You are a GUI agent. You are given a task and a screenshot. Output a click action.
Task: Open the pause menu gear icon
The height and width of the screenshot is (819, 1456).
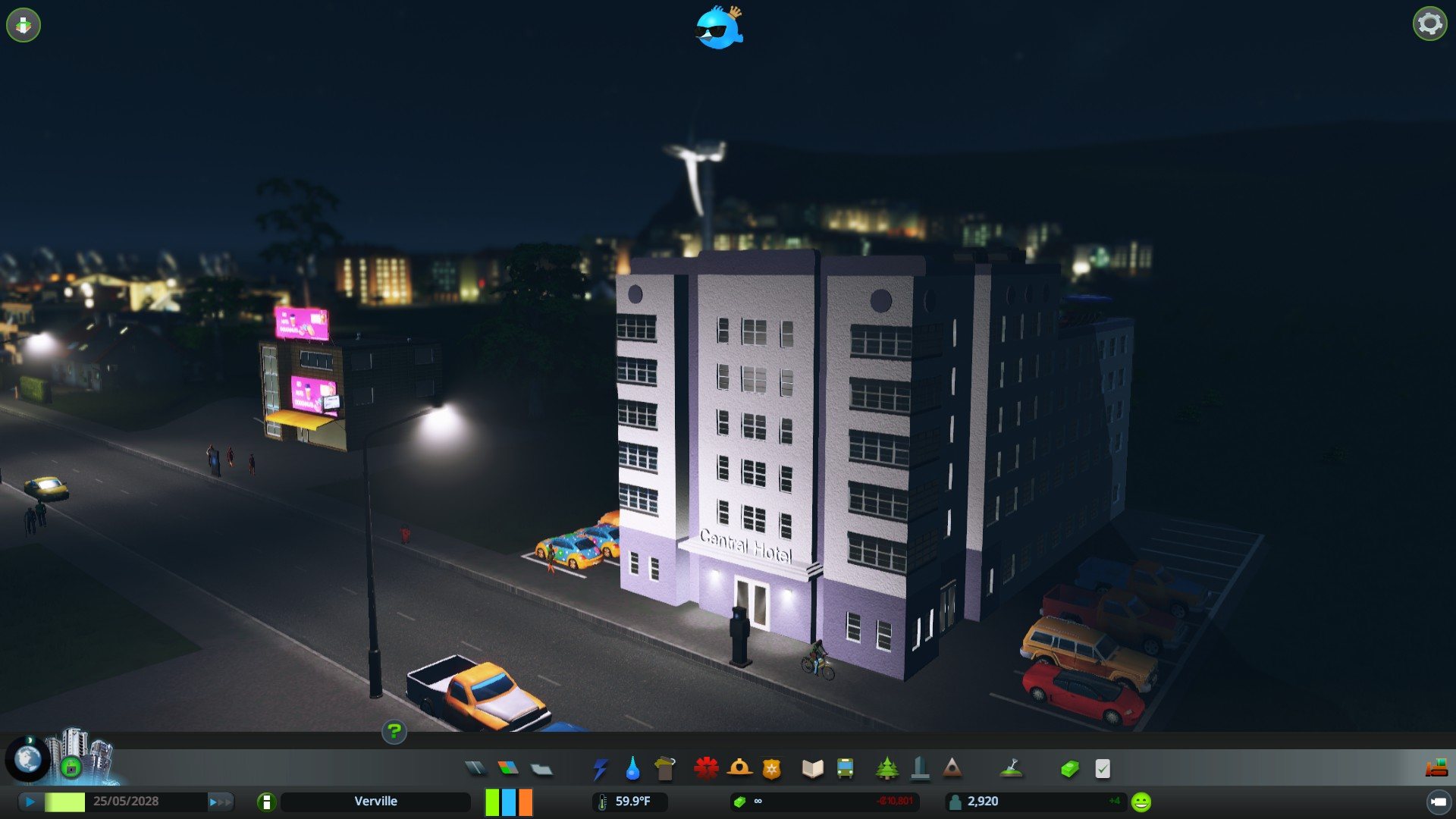(x=1429, y=24)
